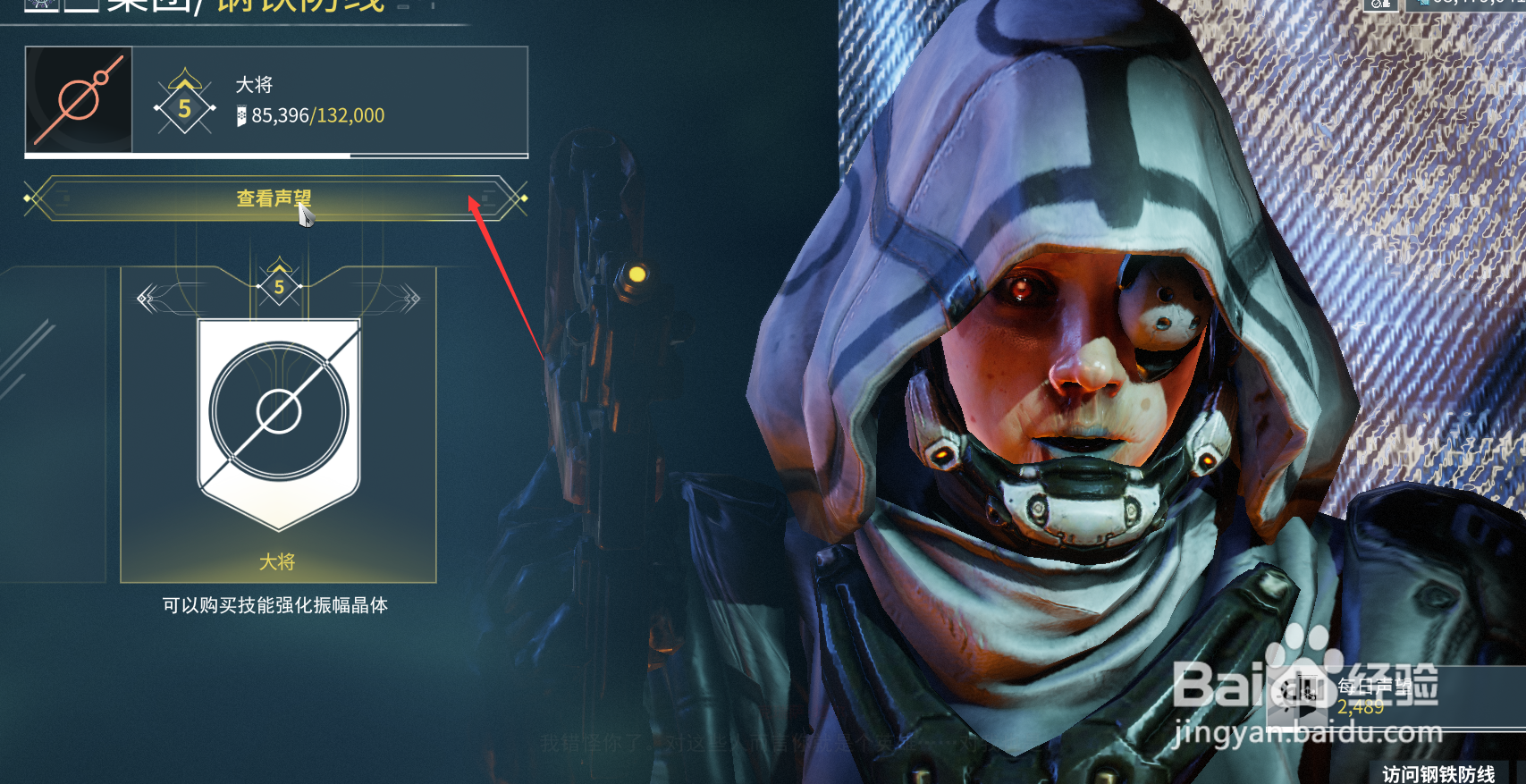The width and height of the screenshot is (1526, 784).
Task: Go to next rank with right chevron arrow
Action: click(410, 299)
